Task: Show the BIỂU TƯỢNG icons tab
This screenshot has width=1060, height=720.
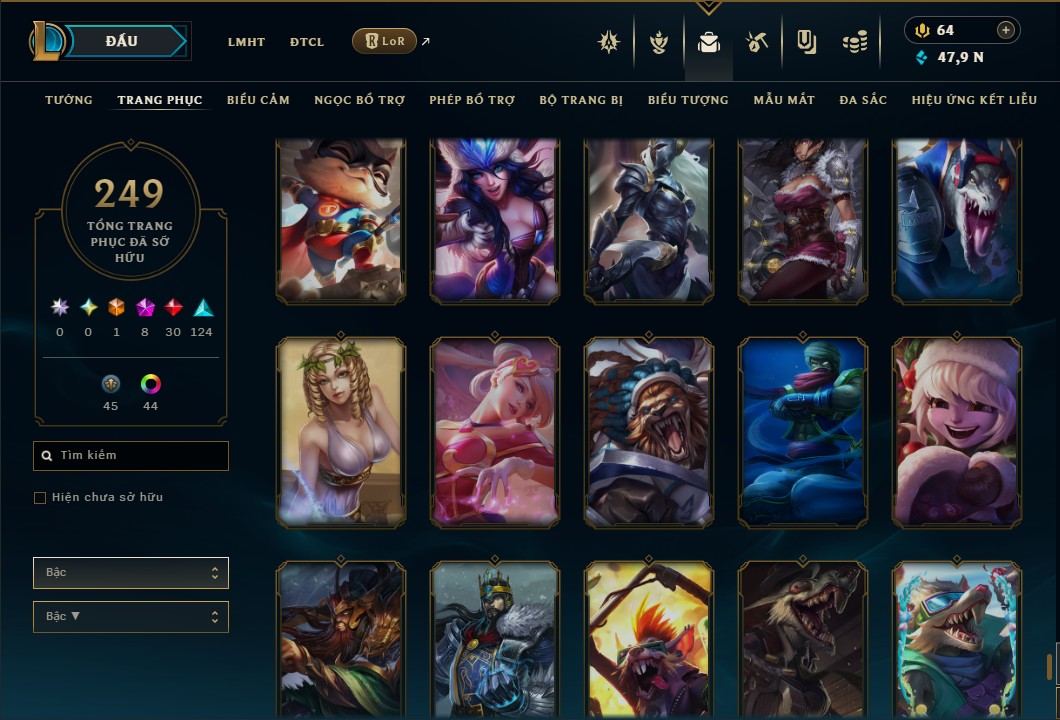Action: [688, 100]
